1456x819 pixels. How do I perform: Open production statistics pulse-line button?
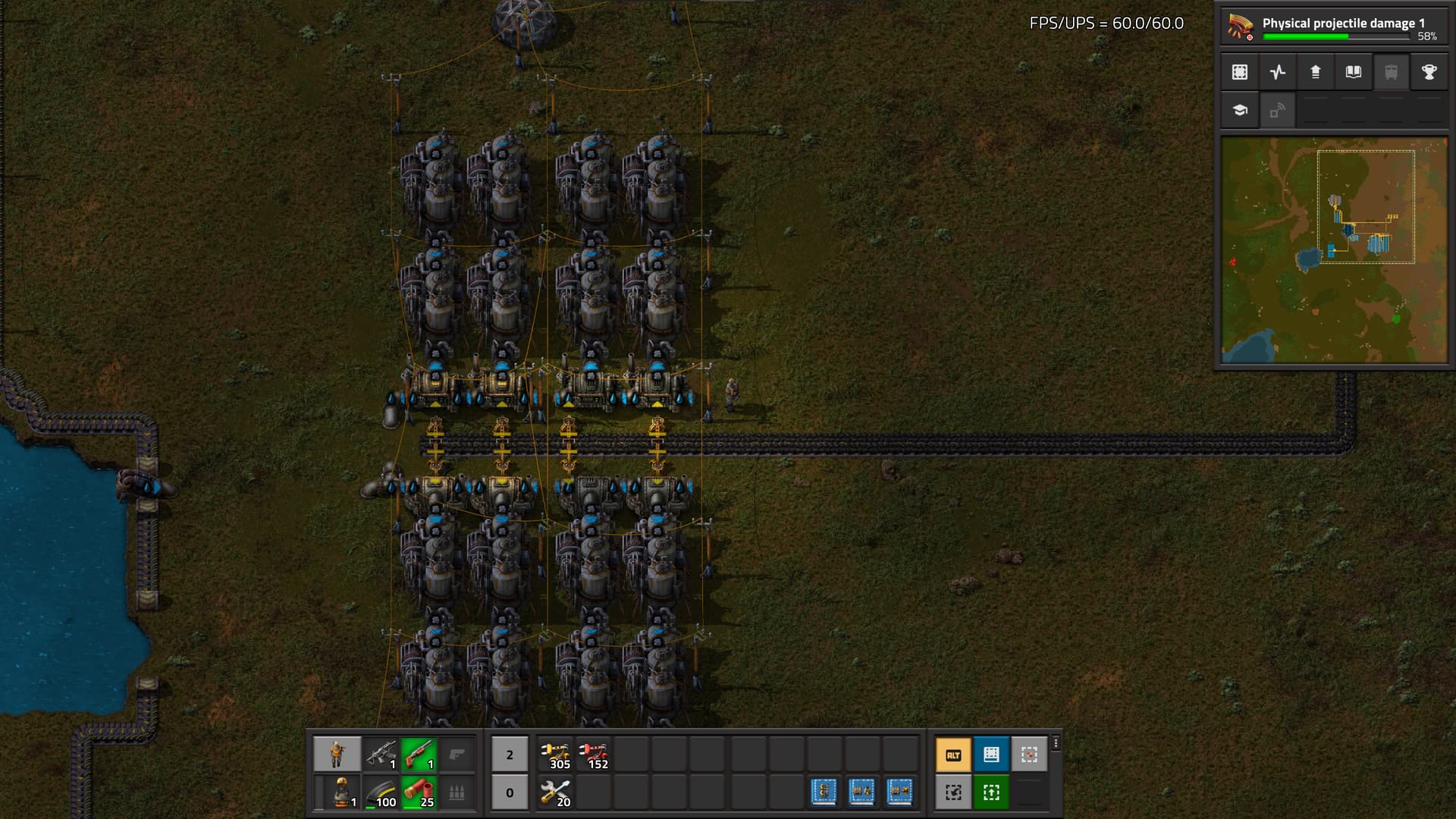(x=1278, y=72)
